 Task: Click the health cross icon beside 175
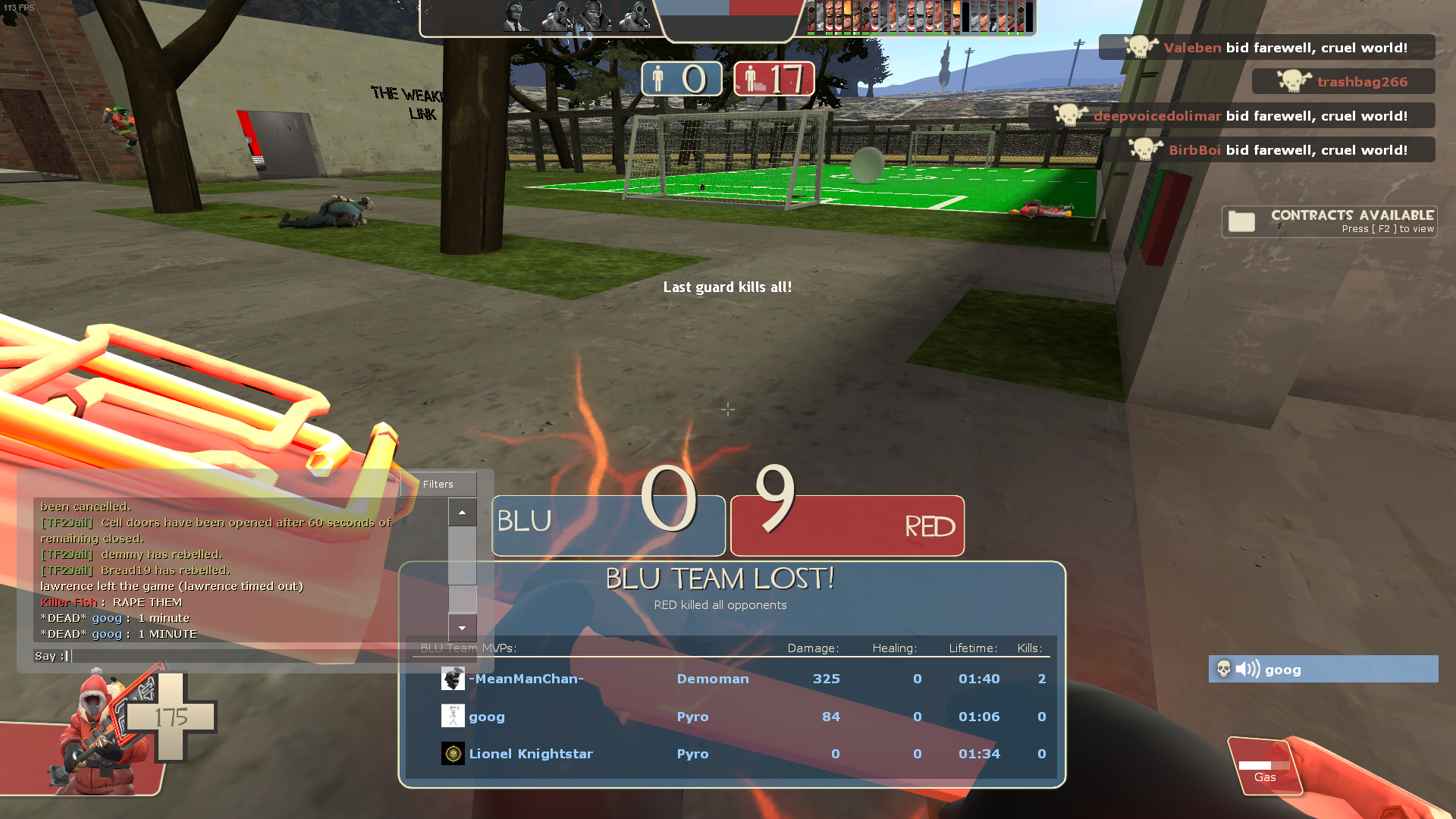point(170,715)
